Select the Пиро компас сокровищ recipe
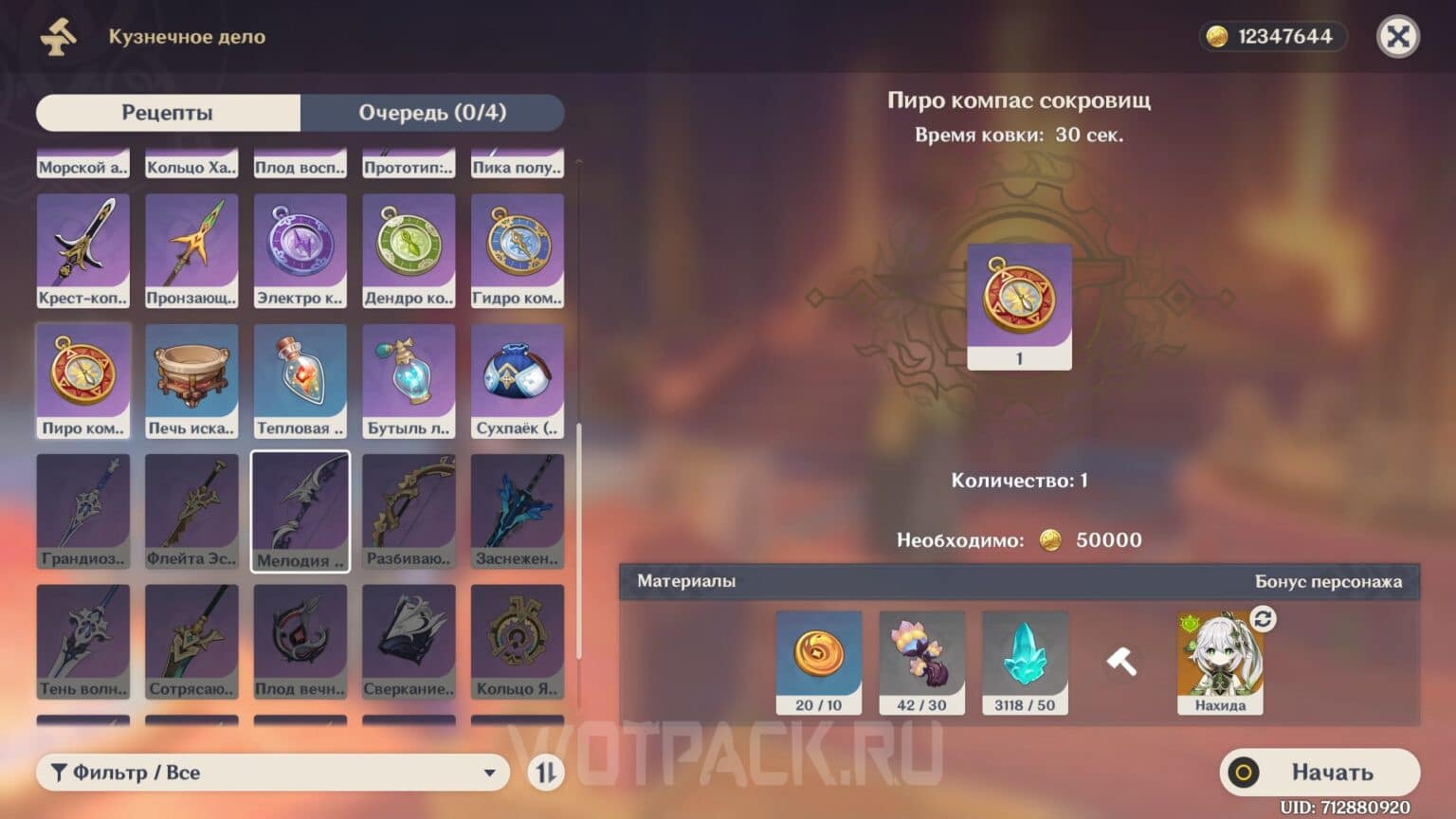The width and height of the screenshot is (1456, 819). [x=82, y=379]
